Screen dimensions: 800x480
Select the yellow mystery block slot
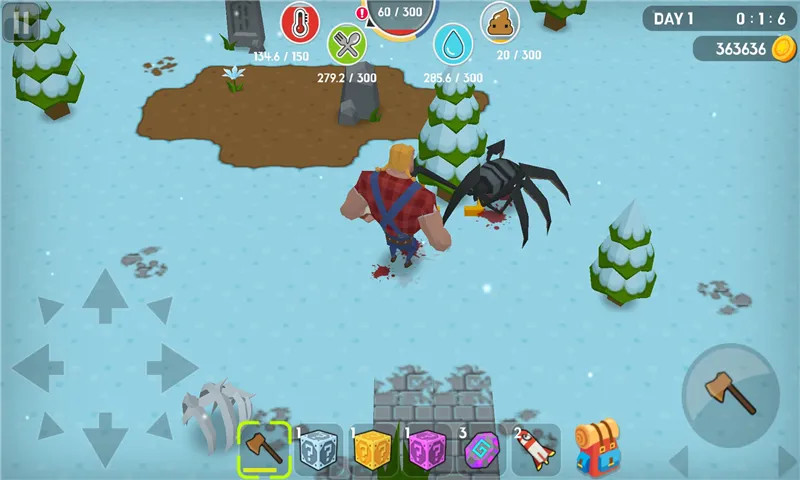point(374,449)
